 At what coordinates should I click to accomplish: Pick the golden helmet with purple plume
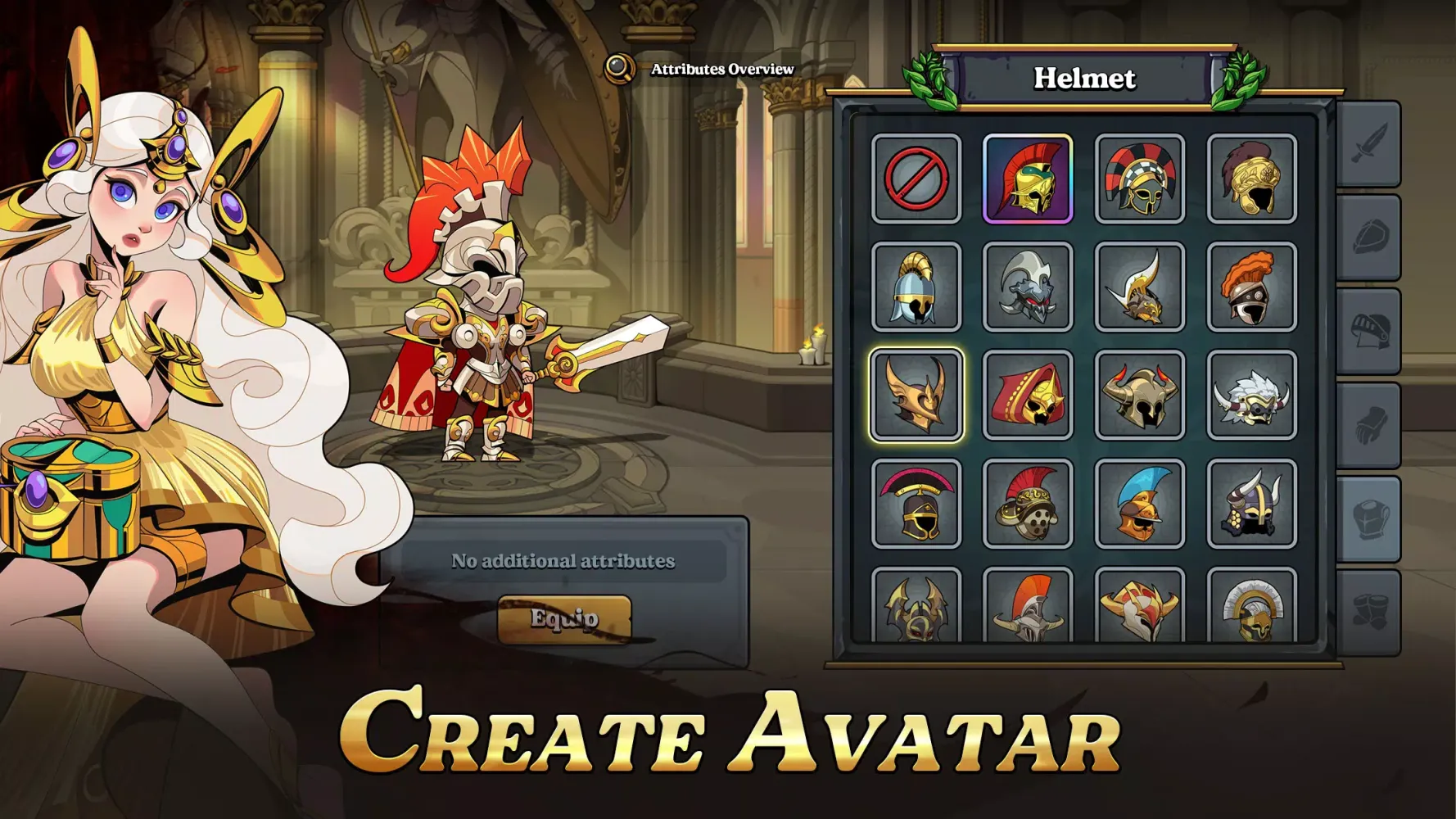click(x=1251, y=179)
